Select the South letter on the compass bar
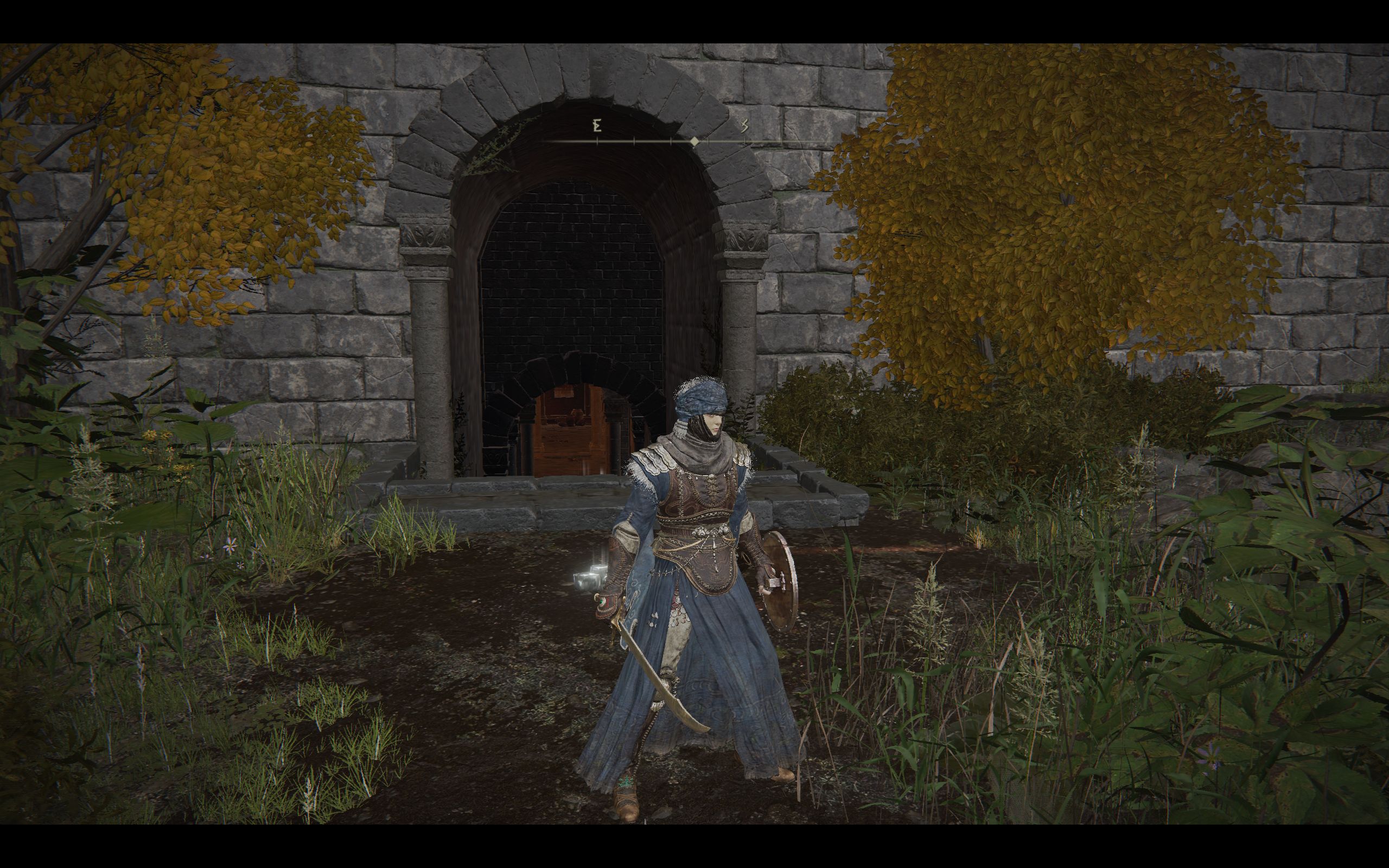1389x868 pixels. tap(745, 126)
